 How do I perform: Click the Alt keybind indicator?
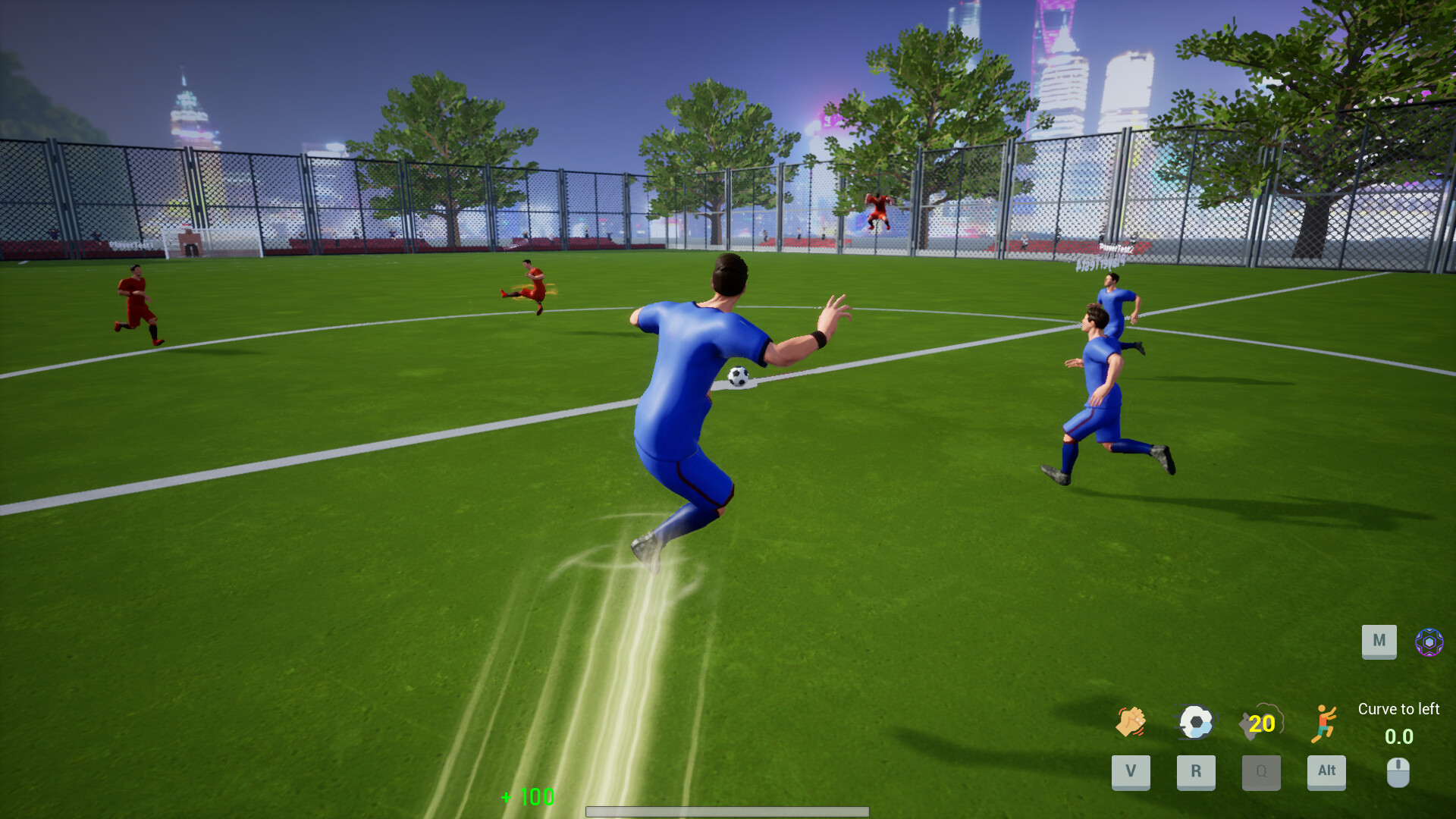1326,772
